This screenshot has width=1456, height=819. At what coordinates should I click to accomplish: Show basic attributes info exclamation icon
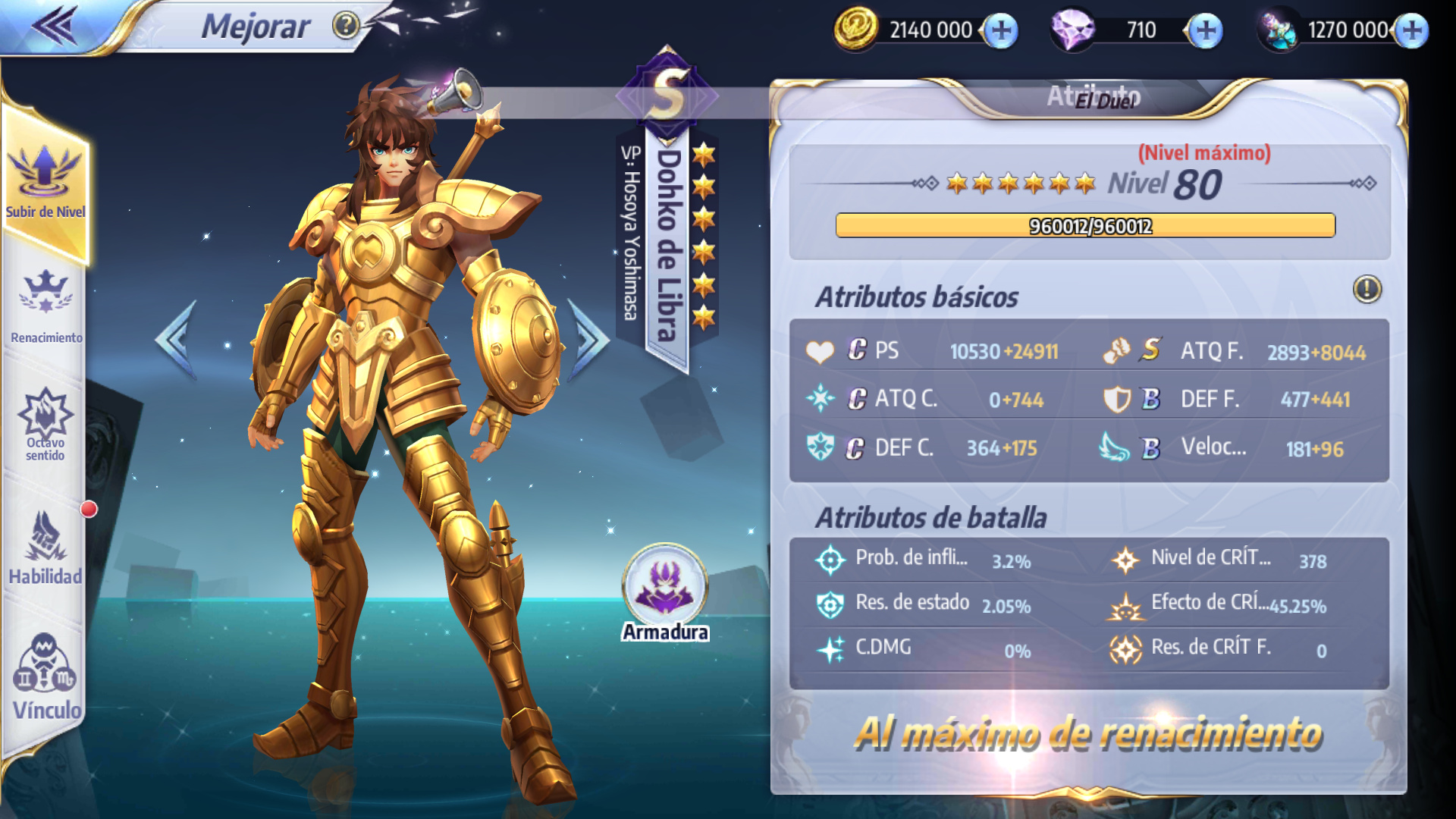point(1367,289)
